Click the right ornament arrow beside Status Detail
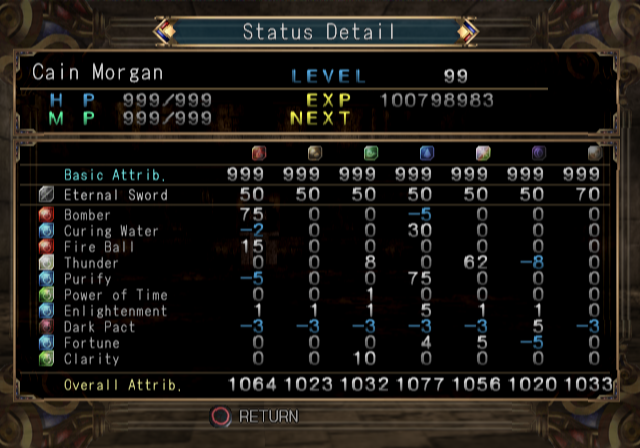 tap(466, 32)
